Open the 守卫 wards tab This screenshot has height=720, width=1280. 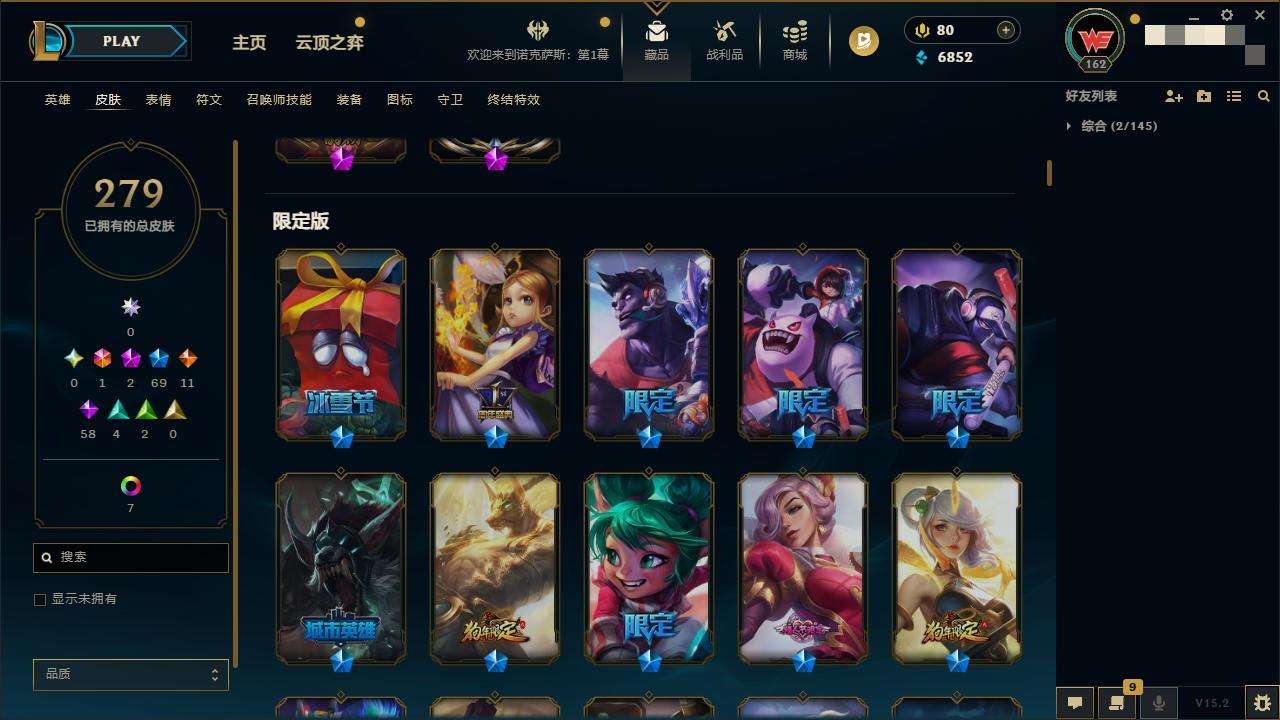coord(450,100)
